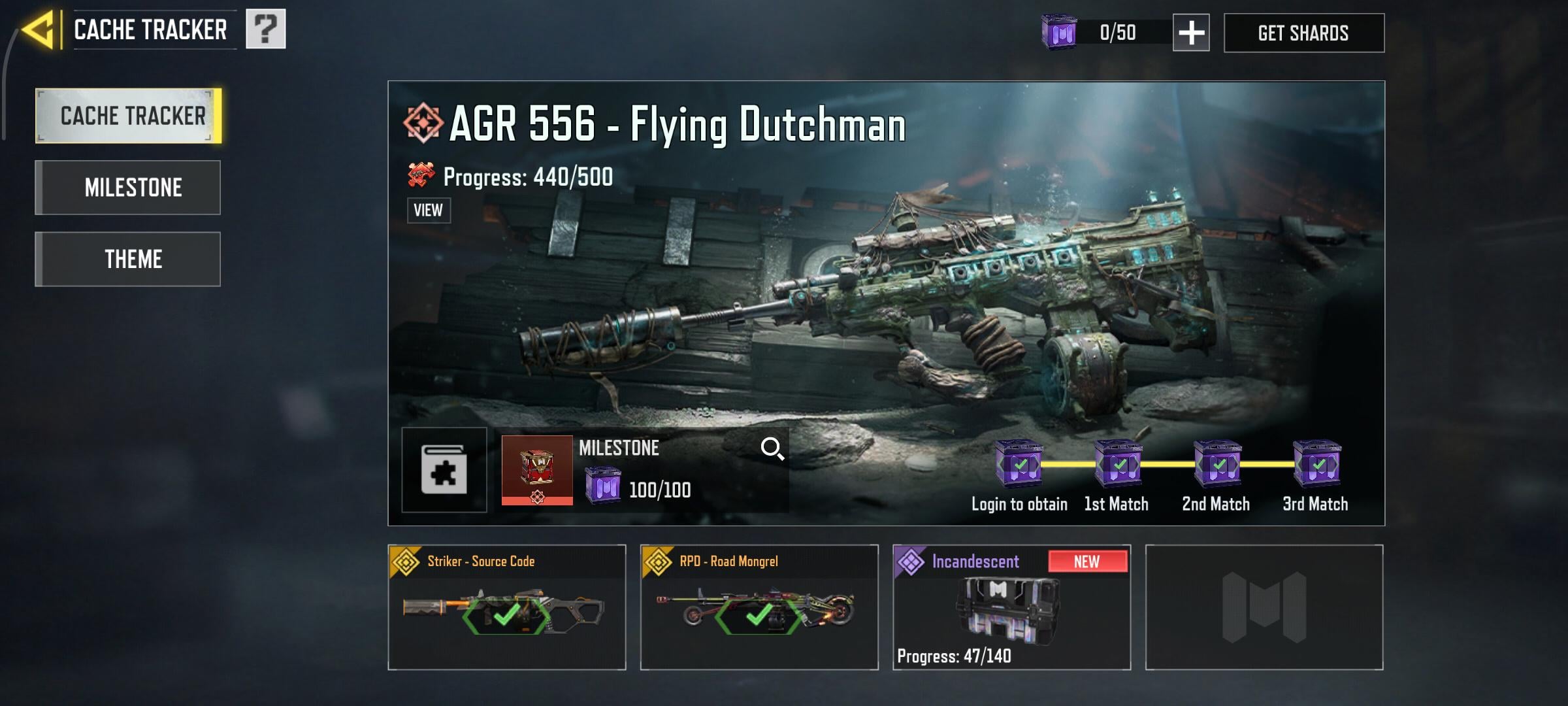Choose the RPD - Road Mongrel card
This screenshot has width=1568, height=706.
click(x=759, y=607)
